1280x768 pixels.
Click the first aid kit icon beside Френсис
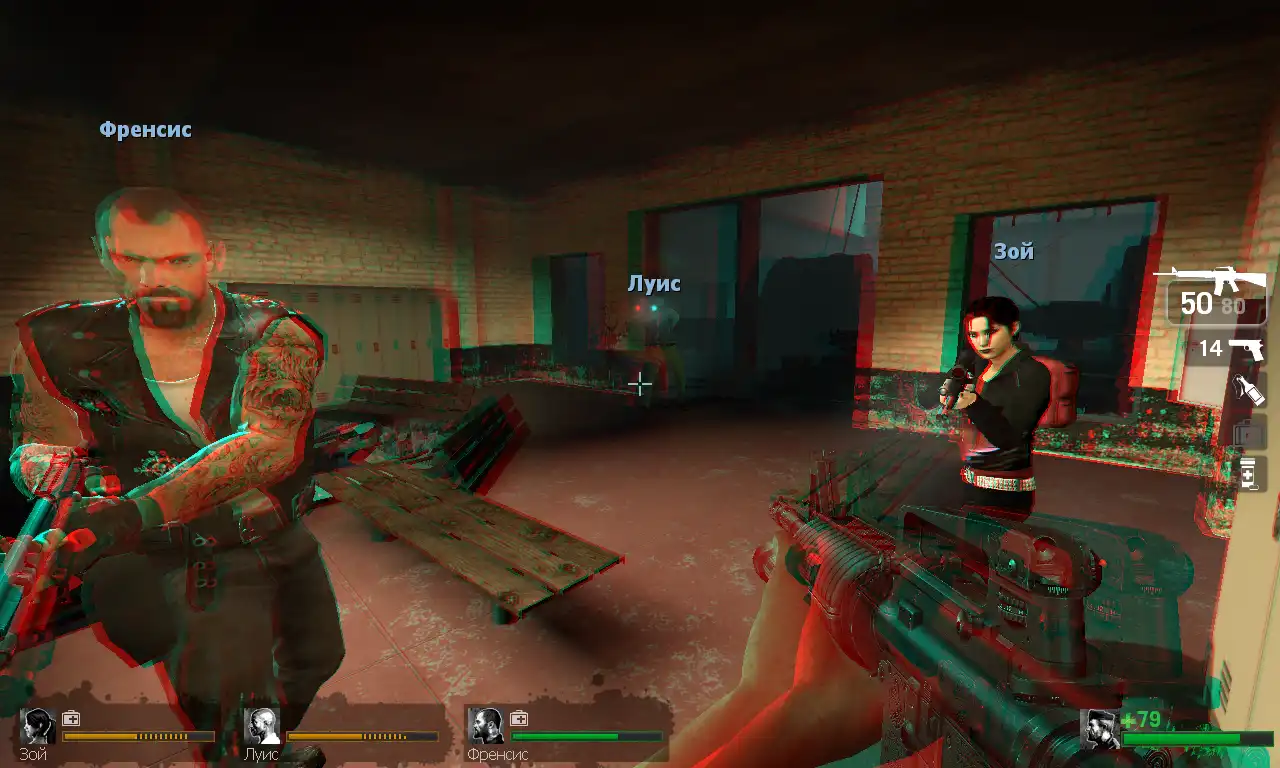point(519,718)
